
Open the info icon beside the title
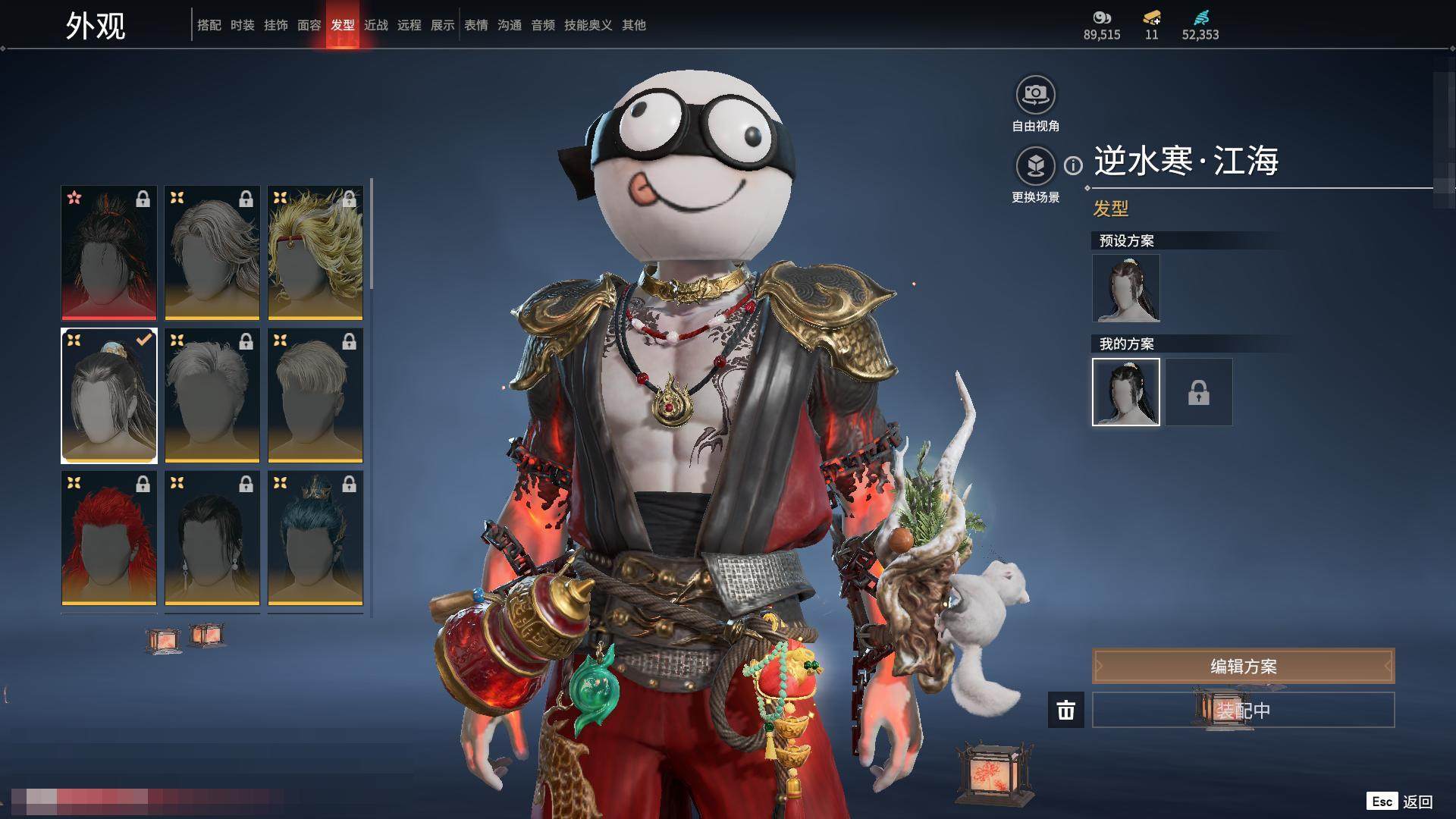click(x=1073, y=165)
